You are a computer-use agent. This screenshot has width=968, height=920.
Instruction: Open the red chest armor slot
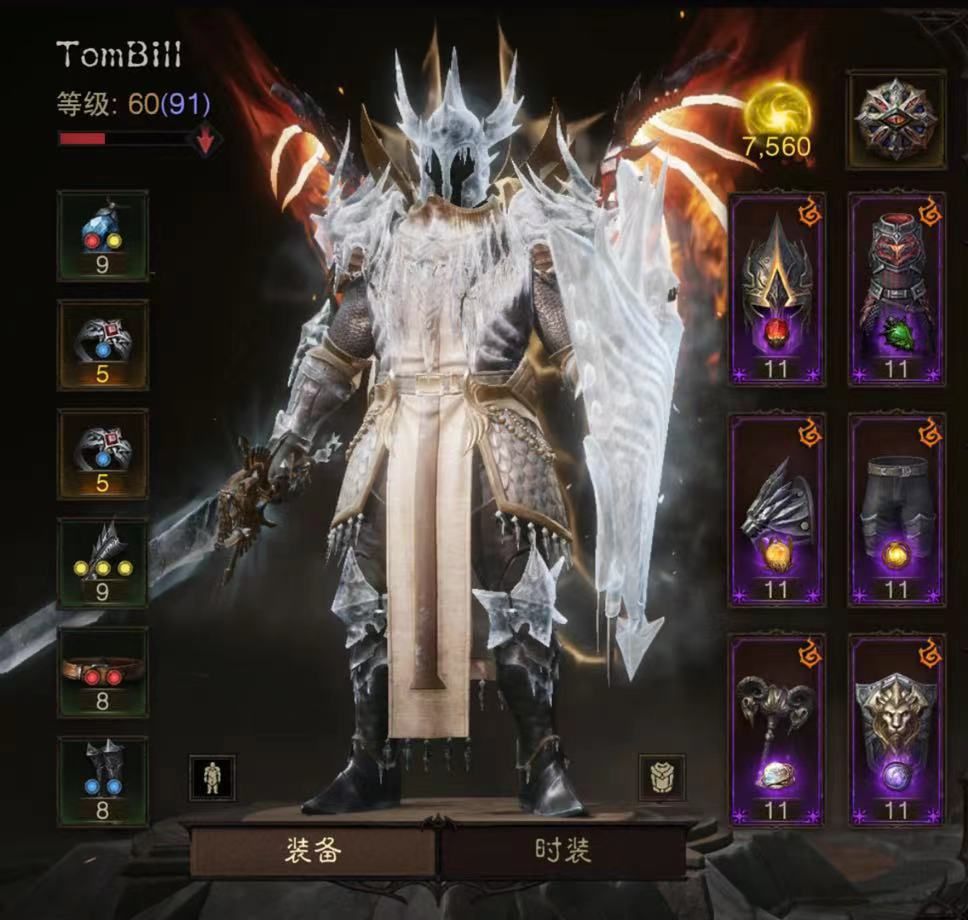[896, 289]
